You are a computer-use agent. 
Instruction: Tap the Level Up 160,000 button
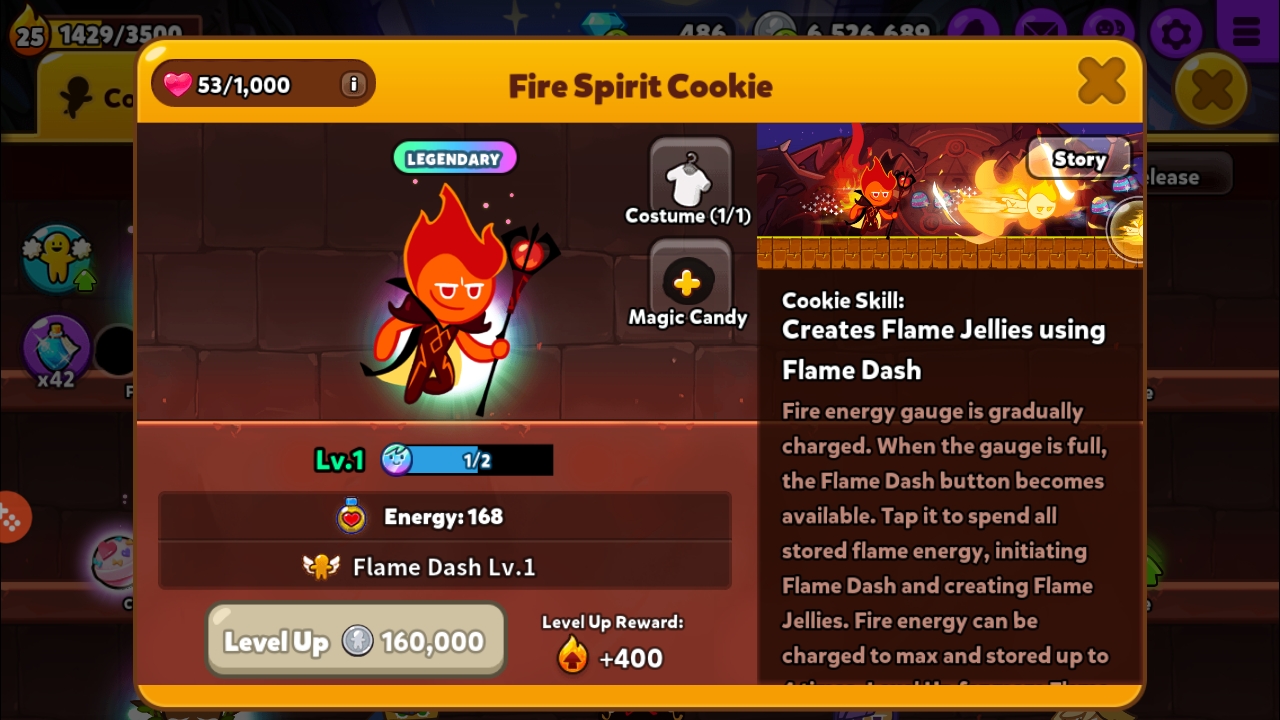[355, 641]
